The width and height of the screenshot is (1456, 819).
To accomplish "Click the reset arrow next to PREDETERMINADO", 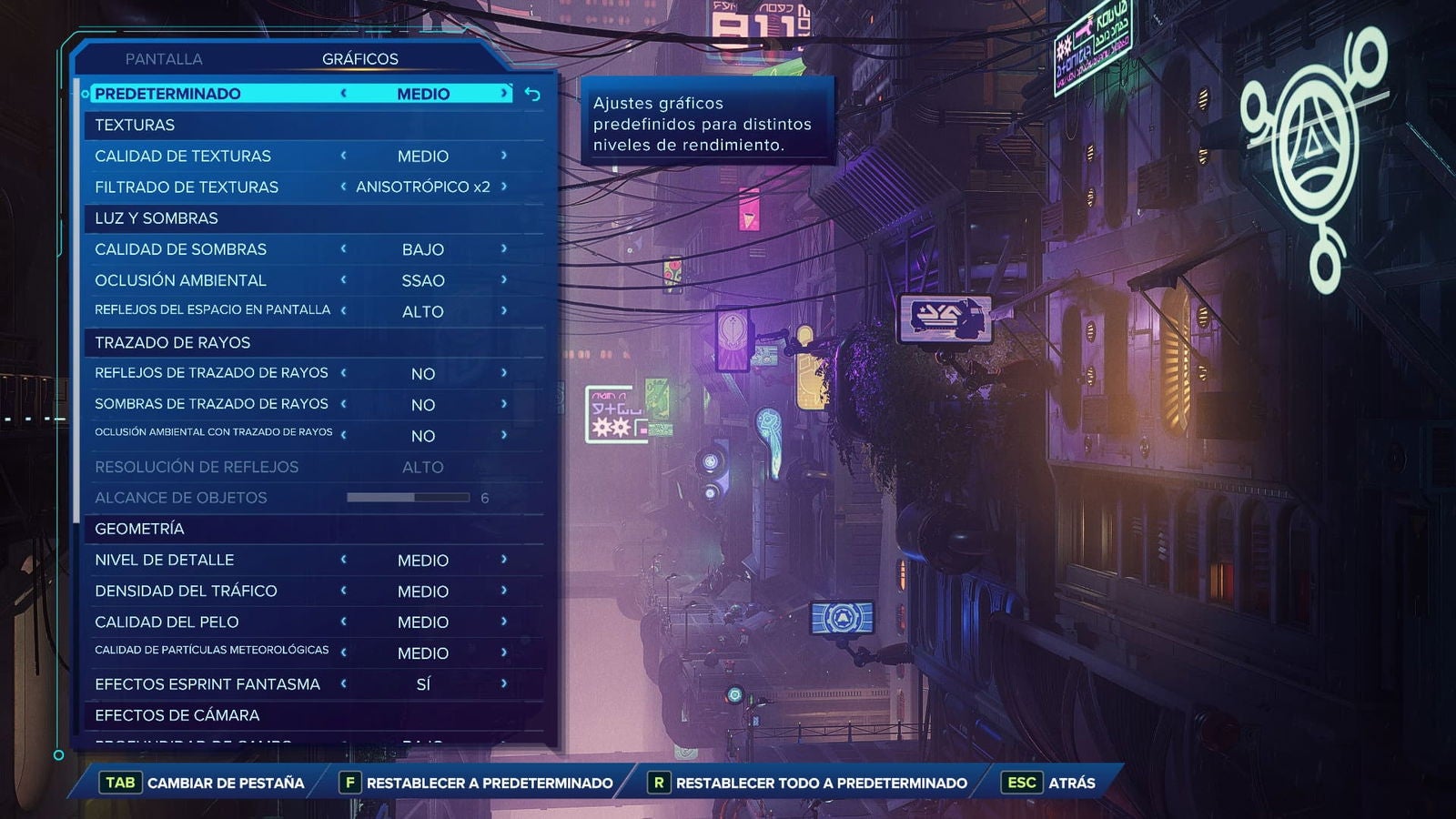I will coord(531,92).
